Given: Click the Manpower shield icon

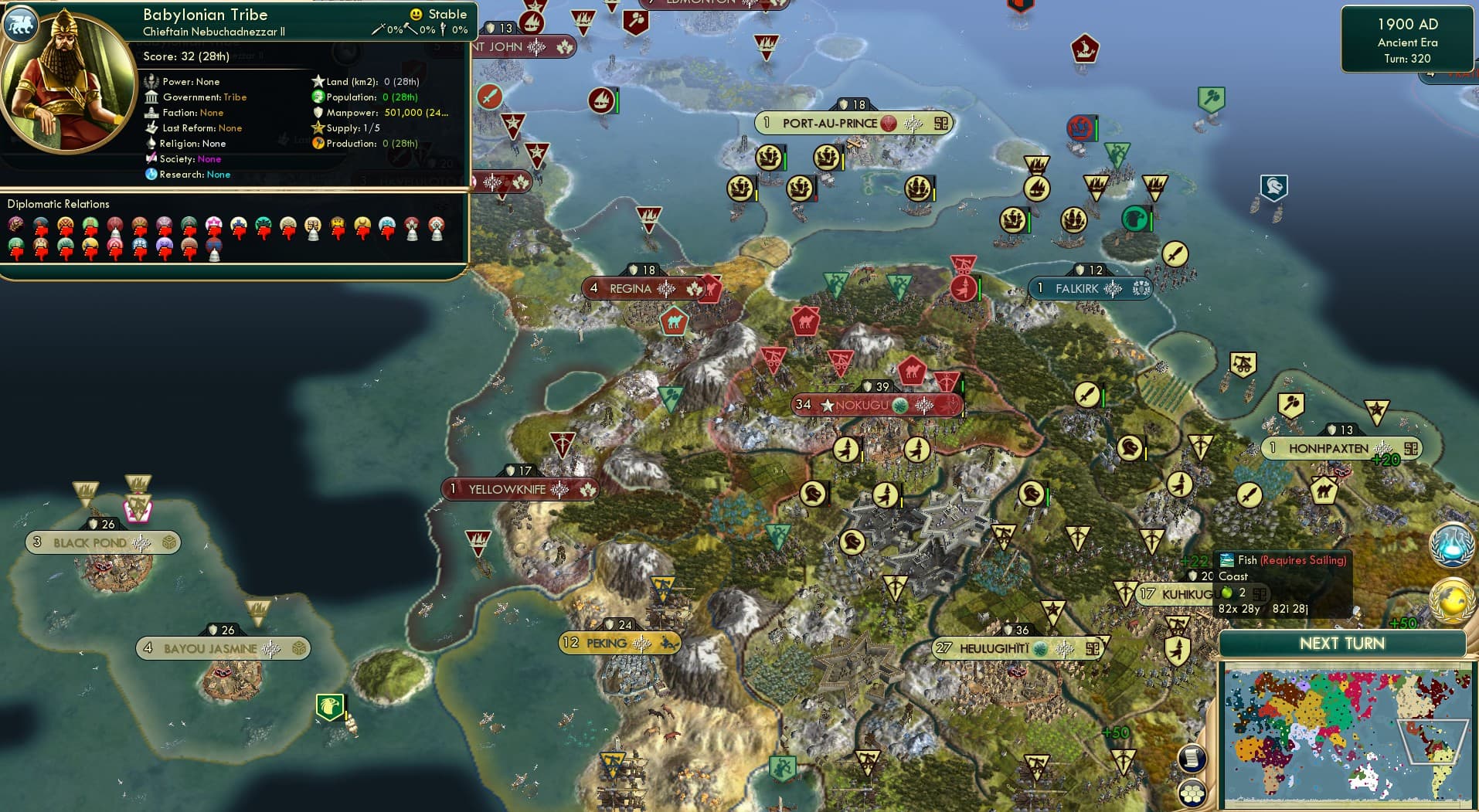Looking at the screenshot, I should coord(317,112).
